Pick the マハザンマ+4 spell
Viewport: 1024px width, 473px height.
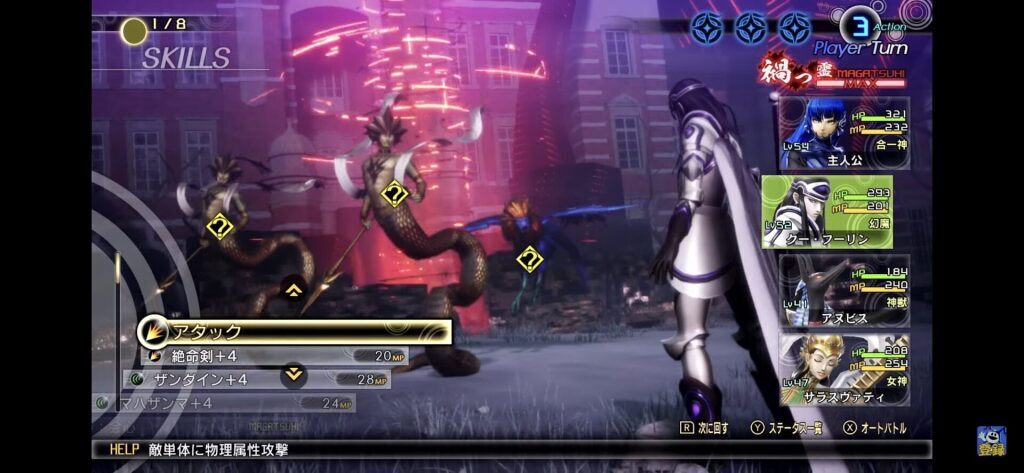pyautogui.click(x=225, y=403)
